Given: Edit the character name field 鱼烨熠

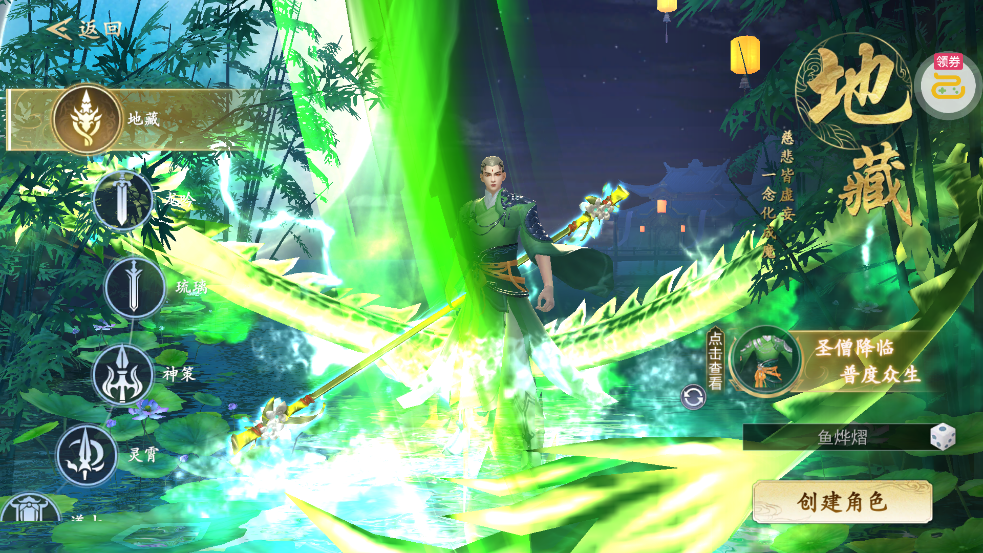Looking at the screenshot, I should [840, 437].
